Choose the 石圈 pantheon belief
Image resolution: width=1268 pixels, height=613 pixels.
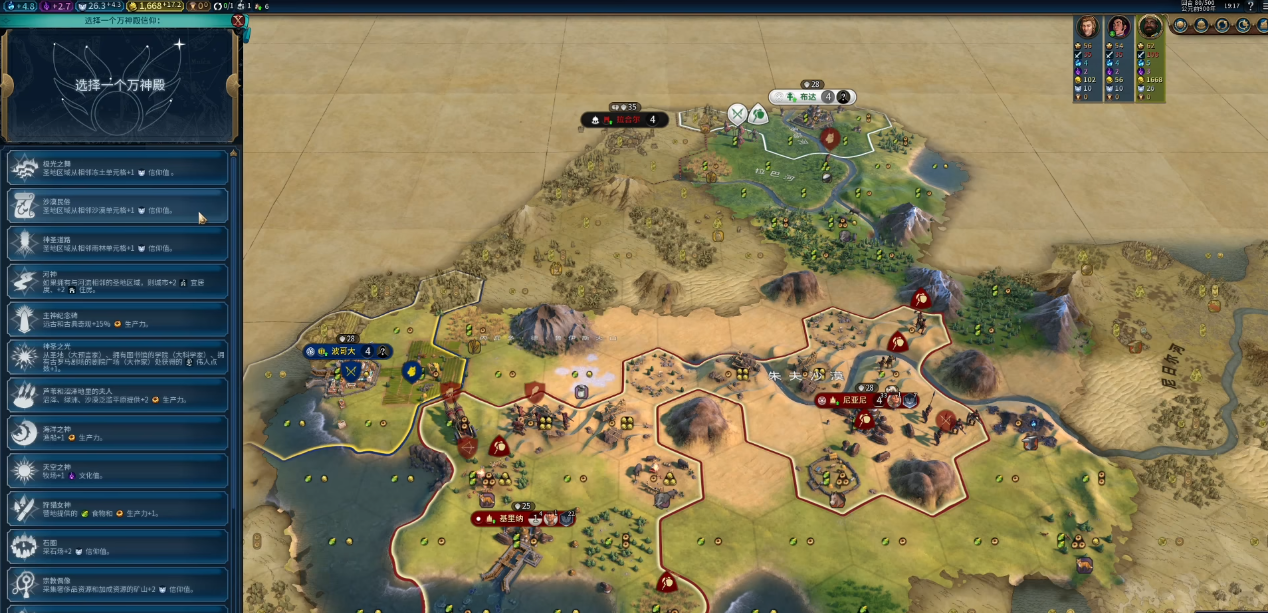tap(118, 547)
